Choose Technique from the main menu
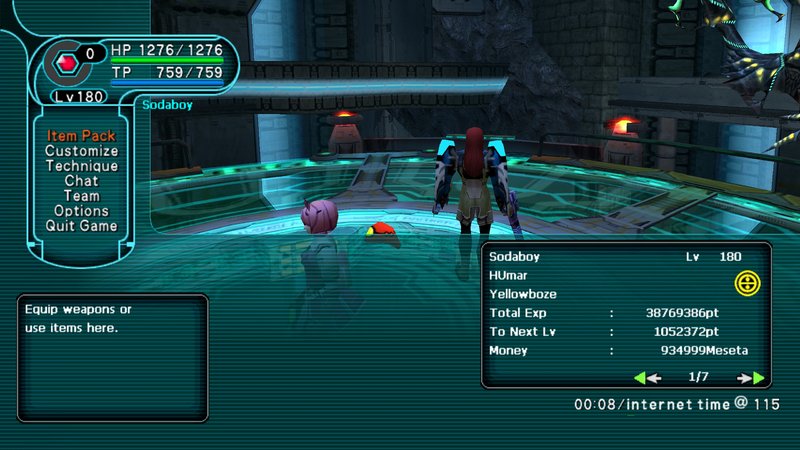The image size is (800, 450). 81,166
